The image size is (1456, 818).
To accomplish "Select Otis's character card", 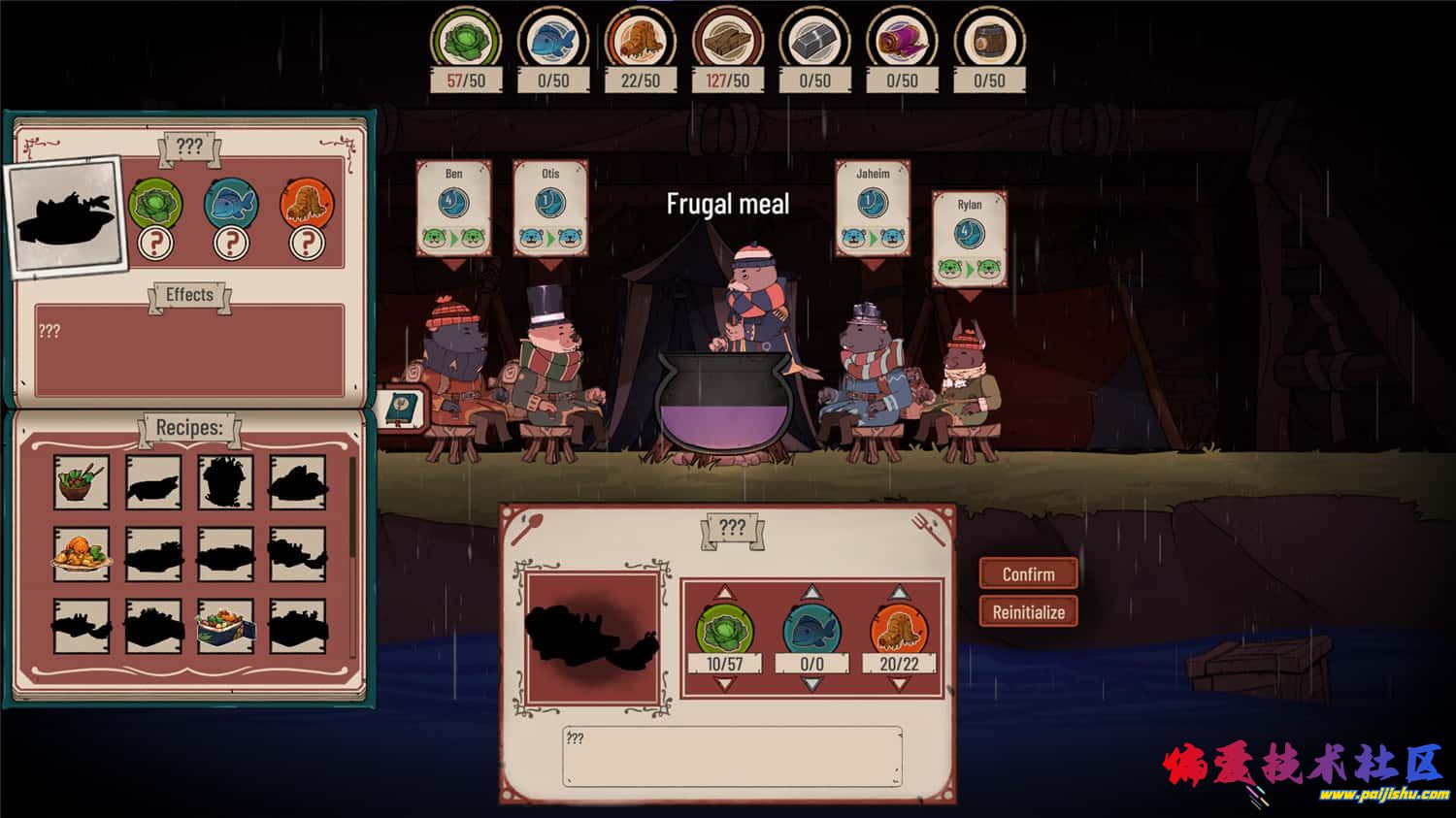I will (550, 210).
